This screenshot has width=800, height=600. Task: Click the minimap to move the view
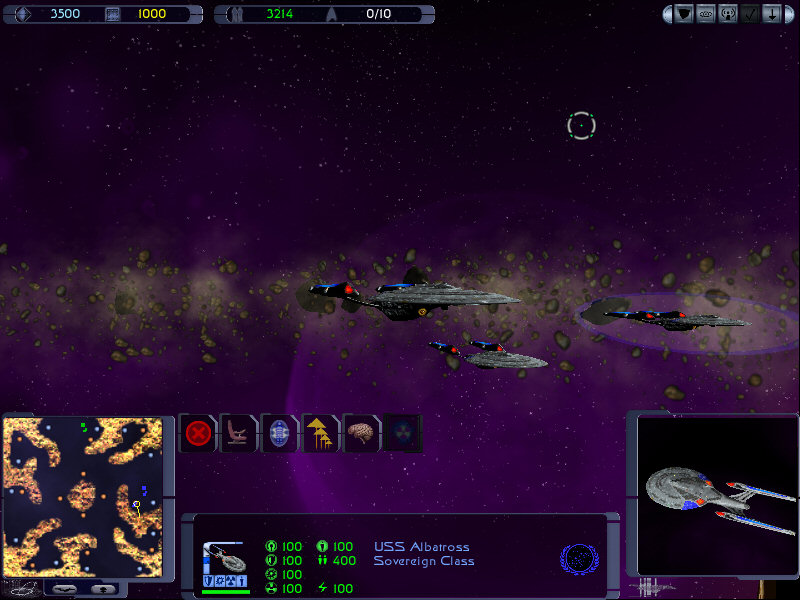tap(82, 496)
